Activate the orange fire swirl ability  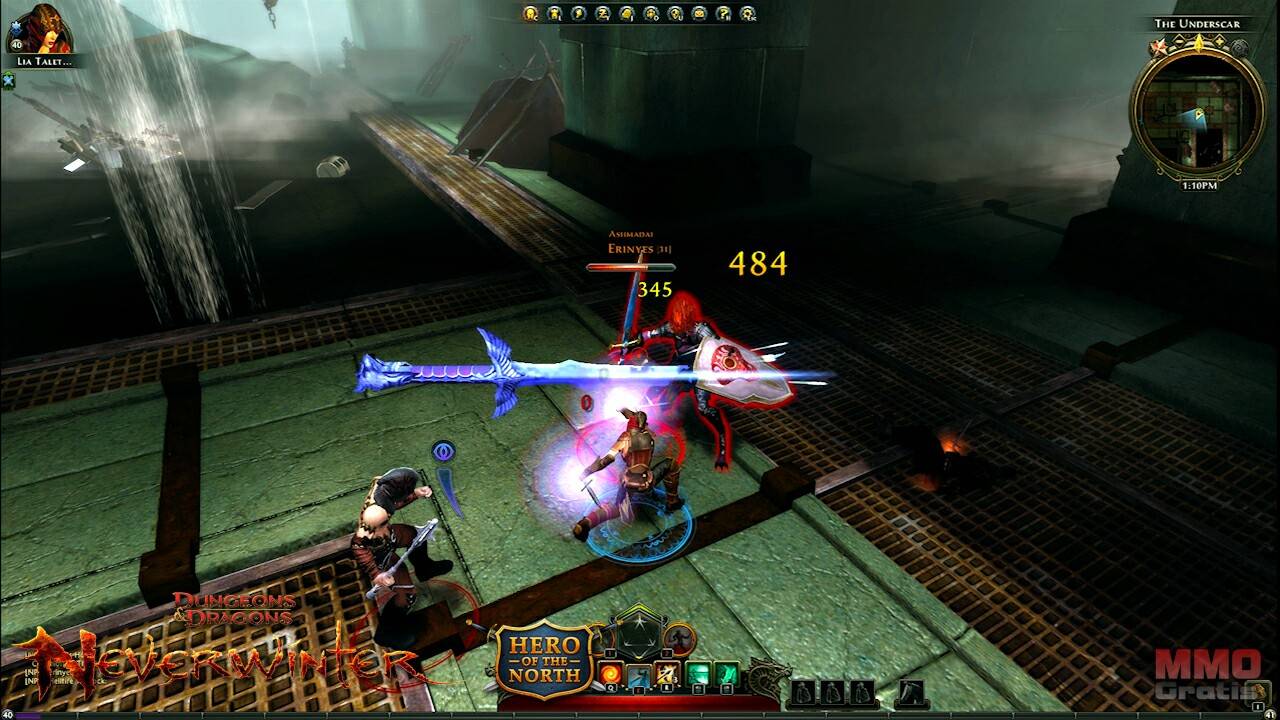click(609, 673)
